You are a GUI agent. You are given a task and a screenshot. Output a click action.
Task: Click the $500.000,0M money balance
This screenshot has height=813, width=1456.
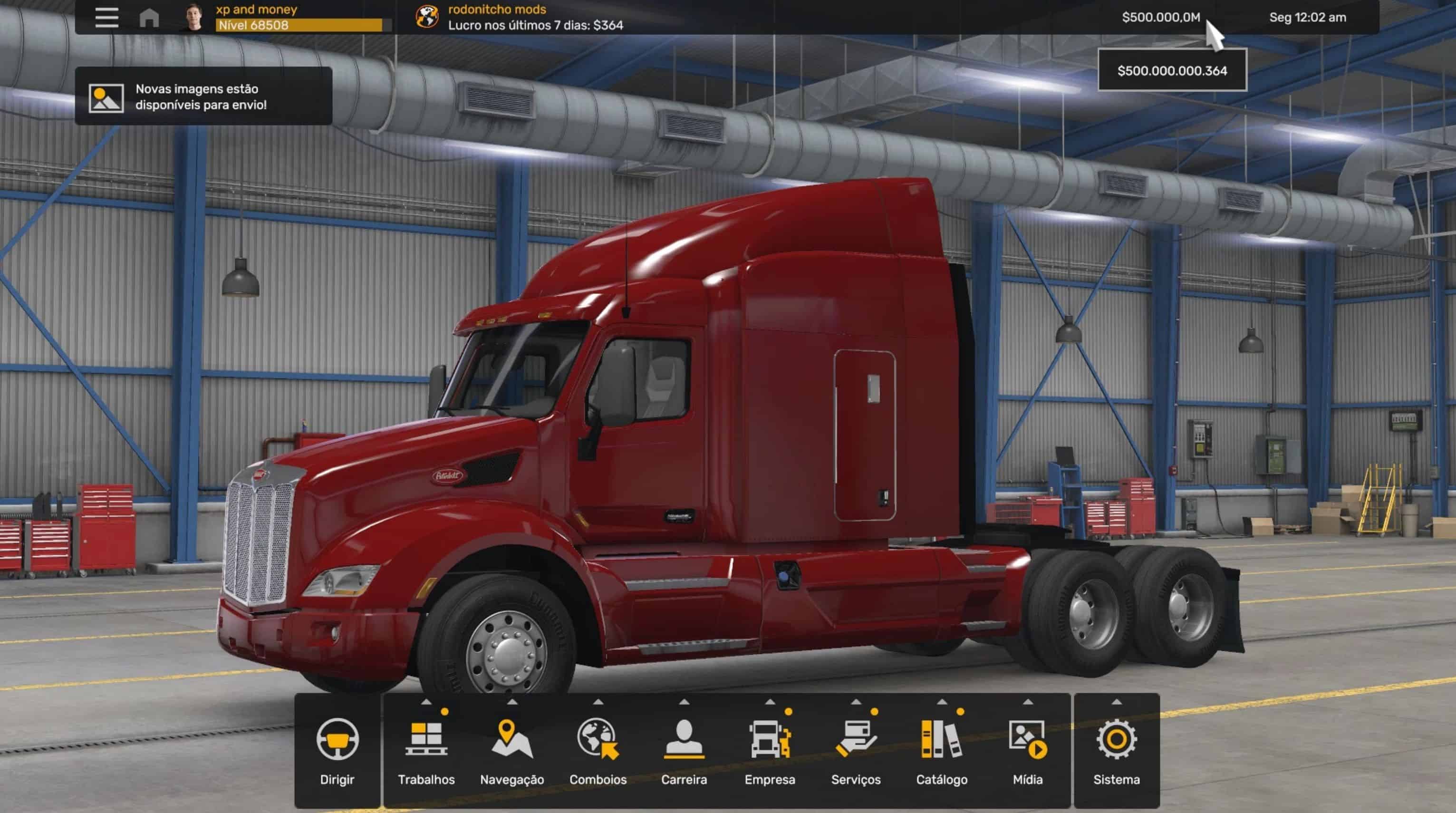[x=1161, y=18]
